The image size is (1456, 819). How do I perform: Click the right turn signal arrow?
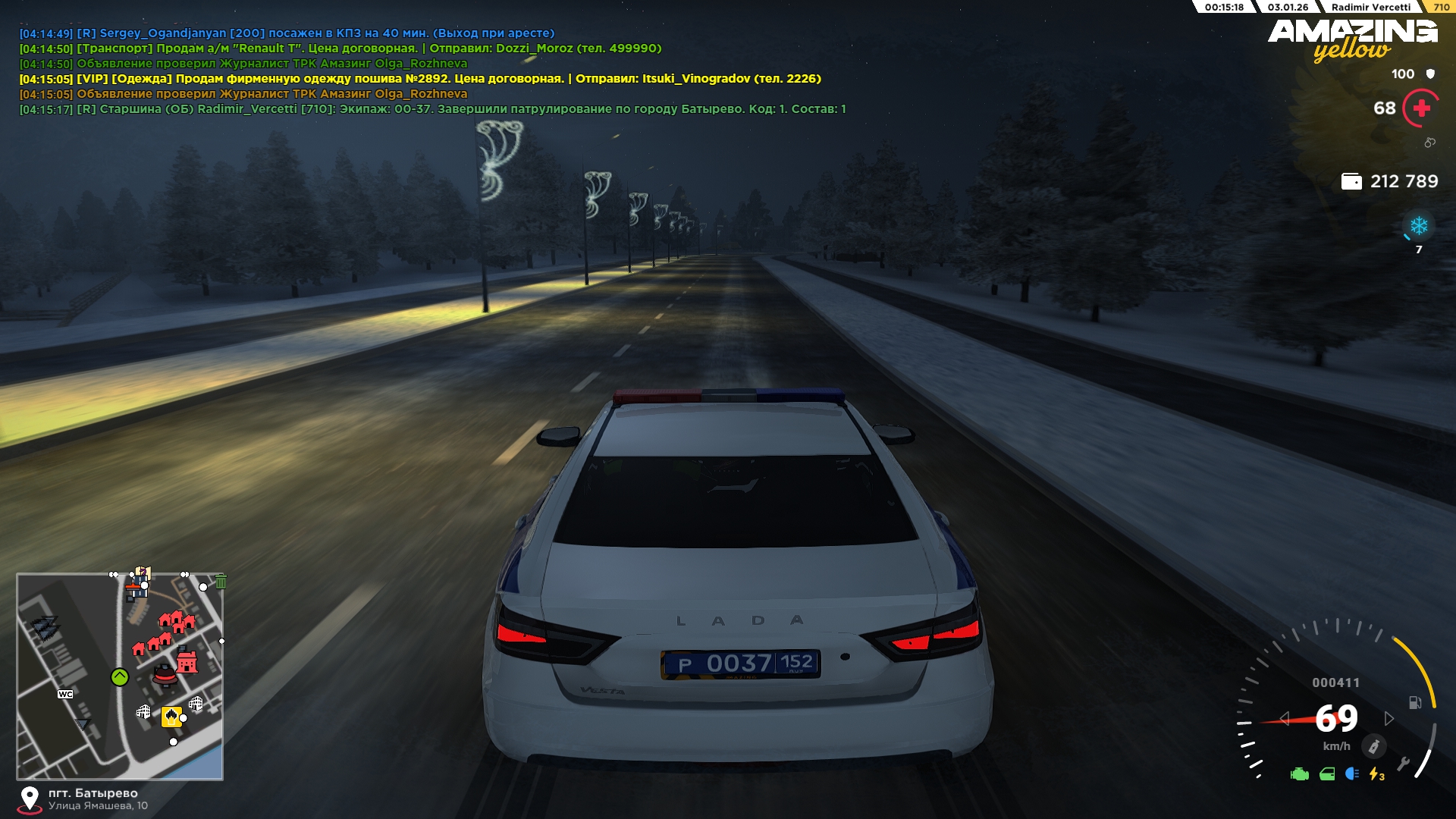tap(1389, 718)
